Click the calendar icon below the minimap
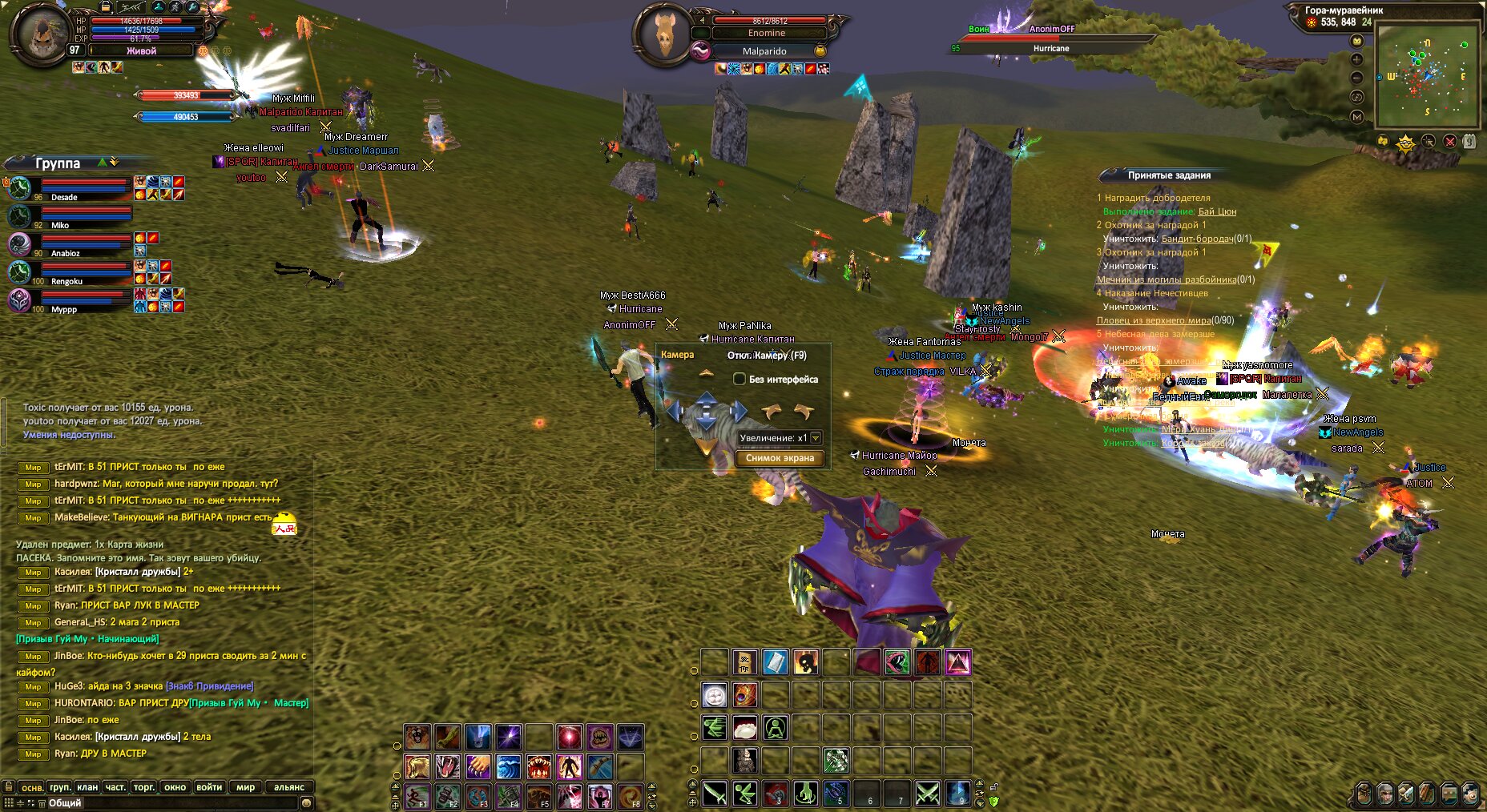 [1469, 142]
